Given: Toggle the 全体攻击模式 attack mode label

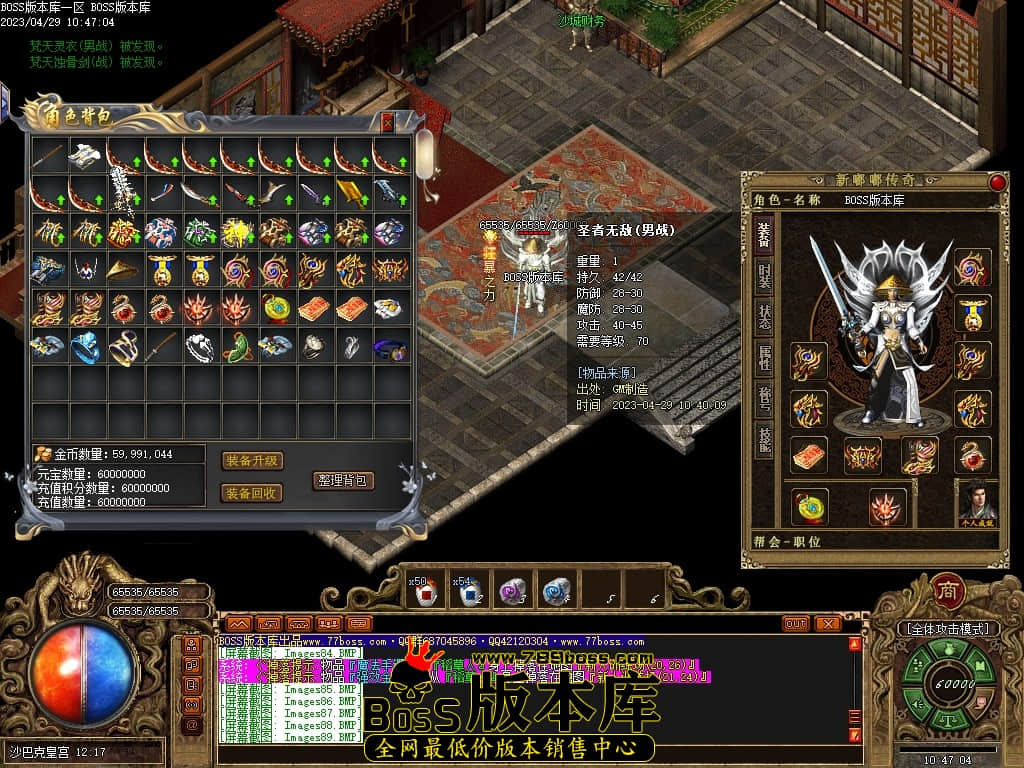Looking at the screenshot, I should point(946,629).
